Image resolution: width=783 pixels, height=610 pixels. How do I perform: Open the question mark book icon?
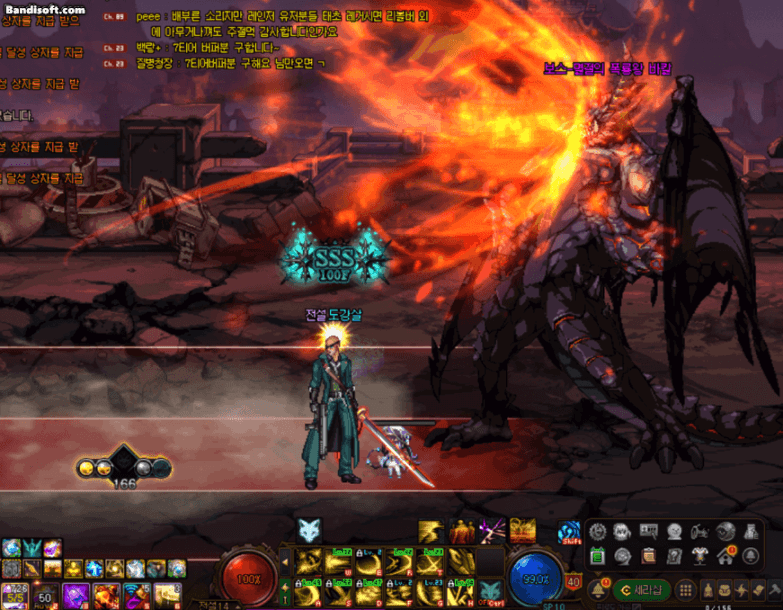click(675, 556)
